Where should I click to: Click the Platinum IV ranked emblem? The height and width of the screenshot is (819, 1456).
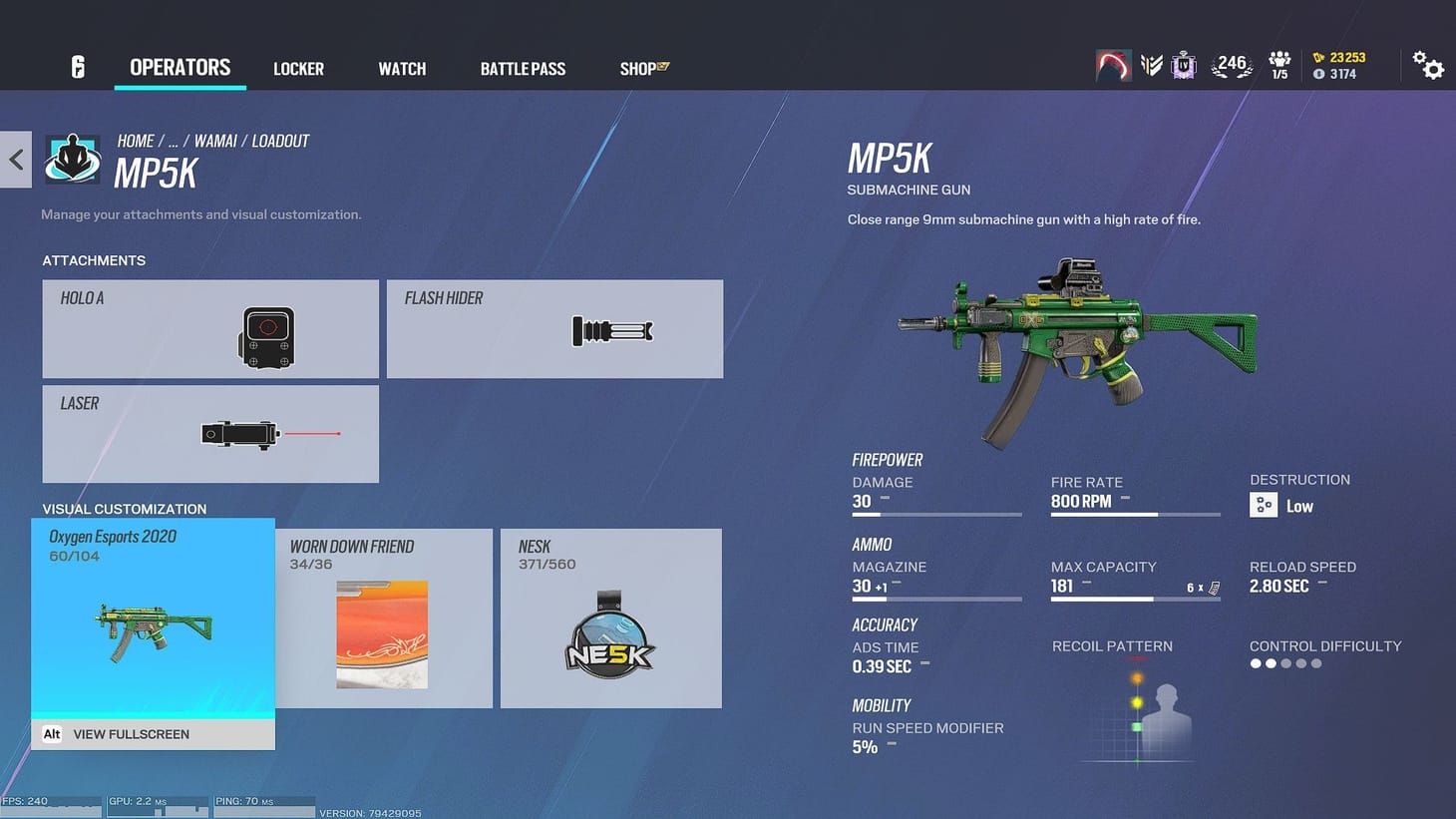pos(1183,63)
